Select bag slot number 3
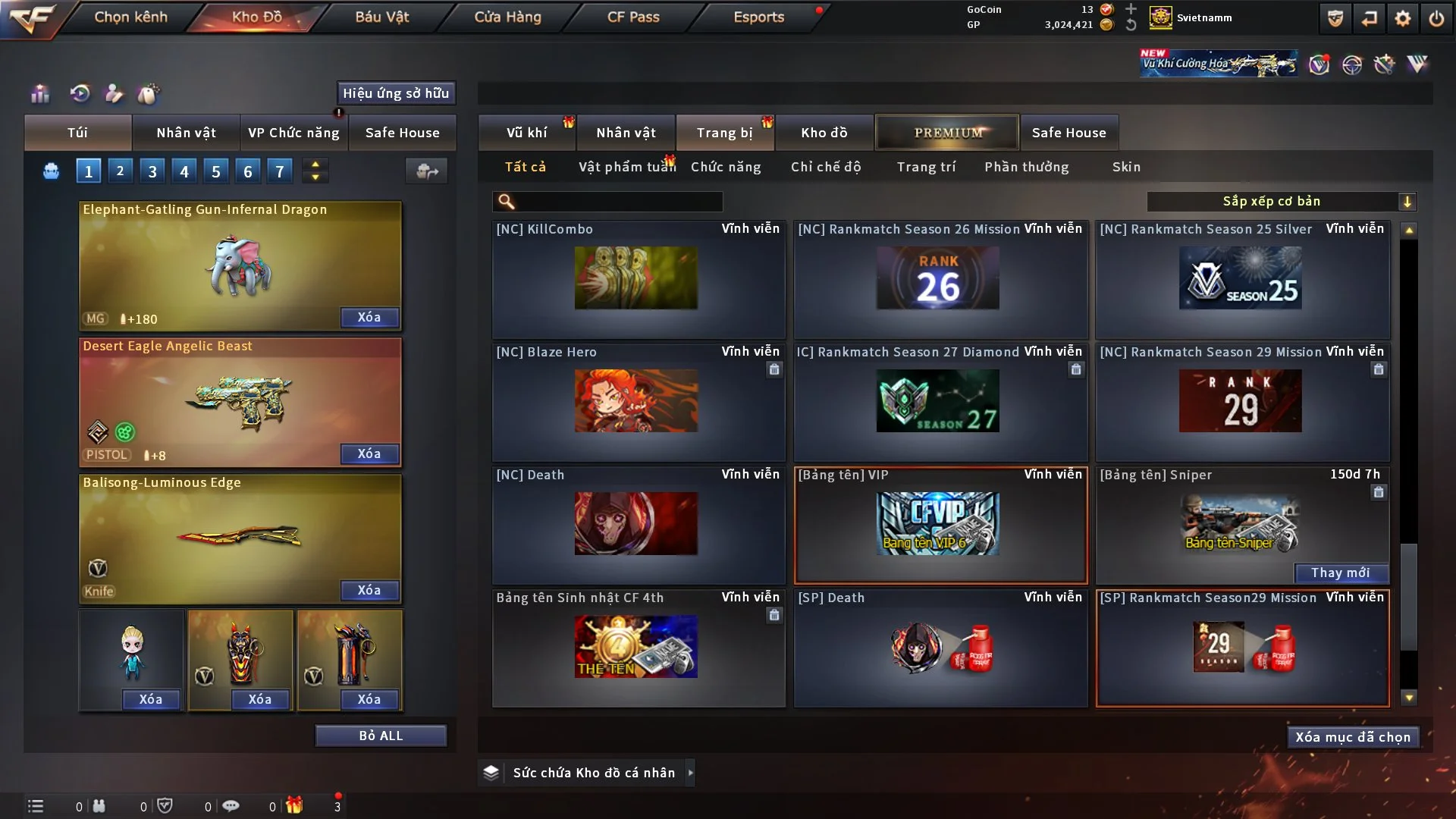Viewport: 1456px width, 819px height. point(152,171)
